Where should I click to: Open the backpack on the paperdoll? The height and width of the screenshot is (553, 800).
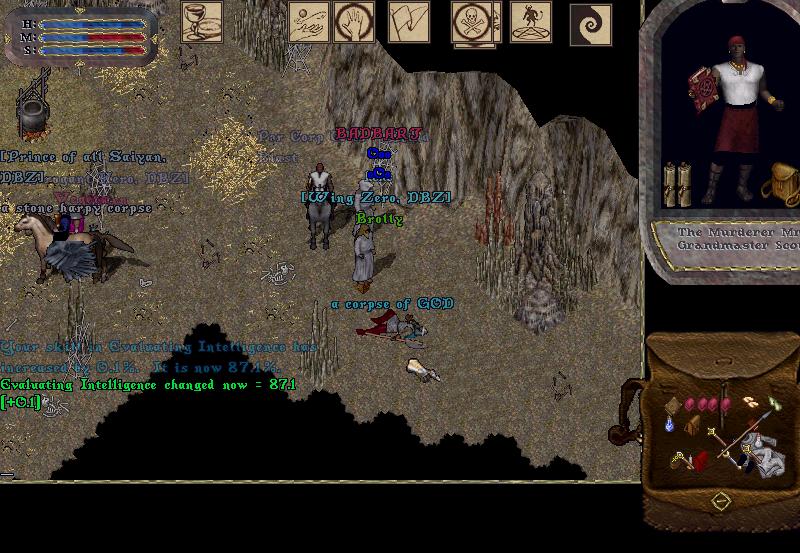tap(779, 184)
